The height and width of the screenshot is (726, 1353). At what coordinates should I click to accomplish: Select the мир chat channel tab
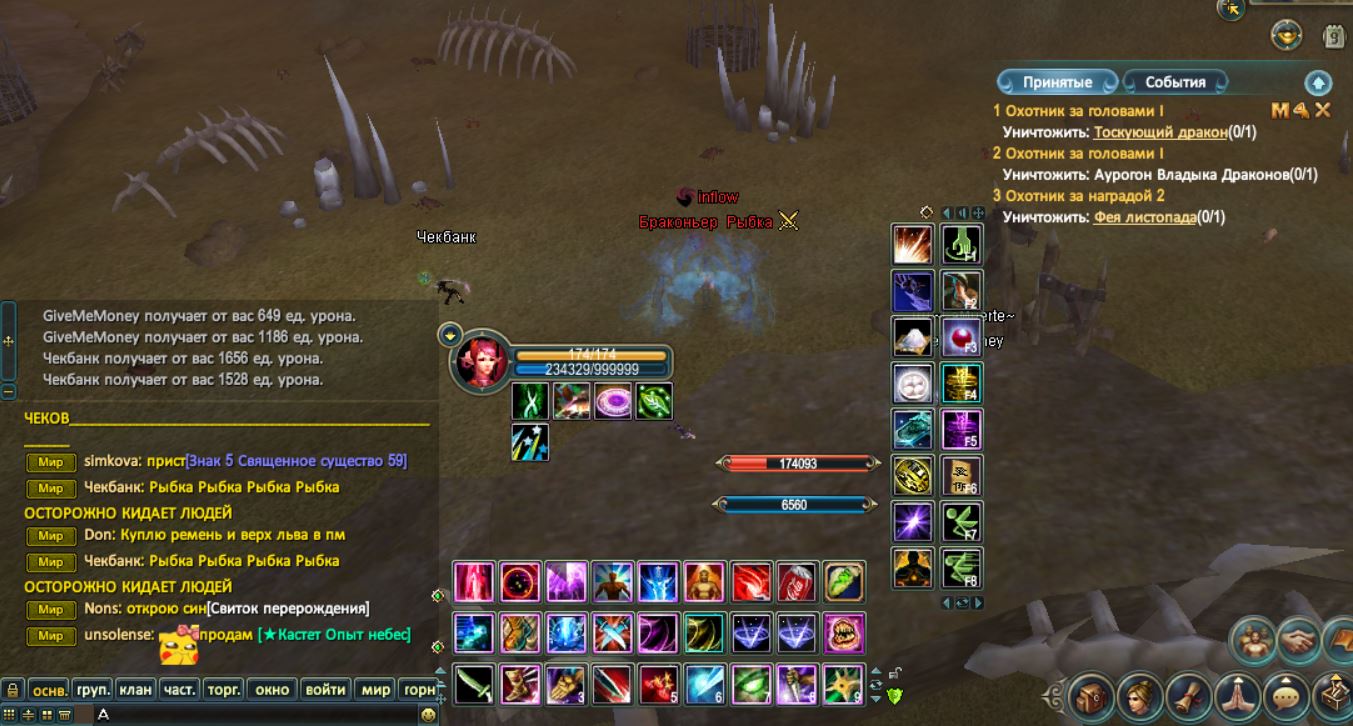point(376,690)
